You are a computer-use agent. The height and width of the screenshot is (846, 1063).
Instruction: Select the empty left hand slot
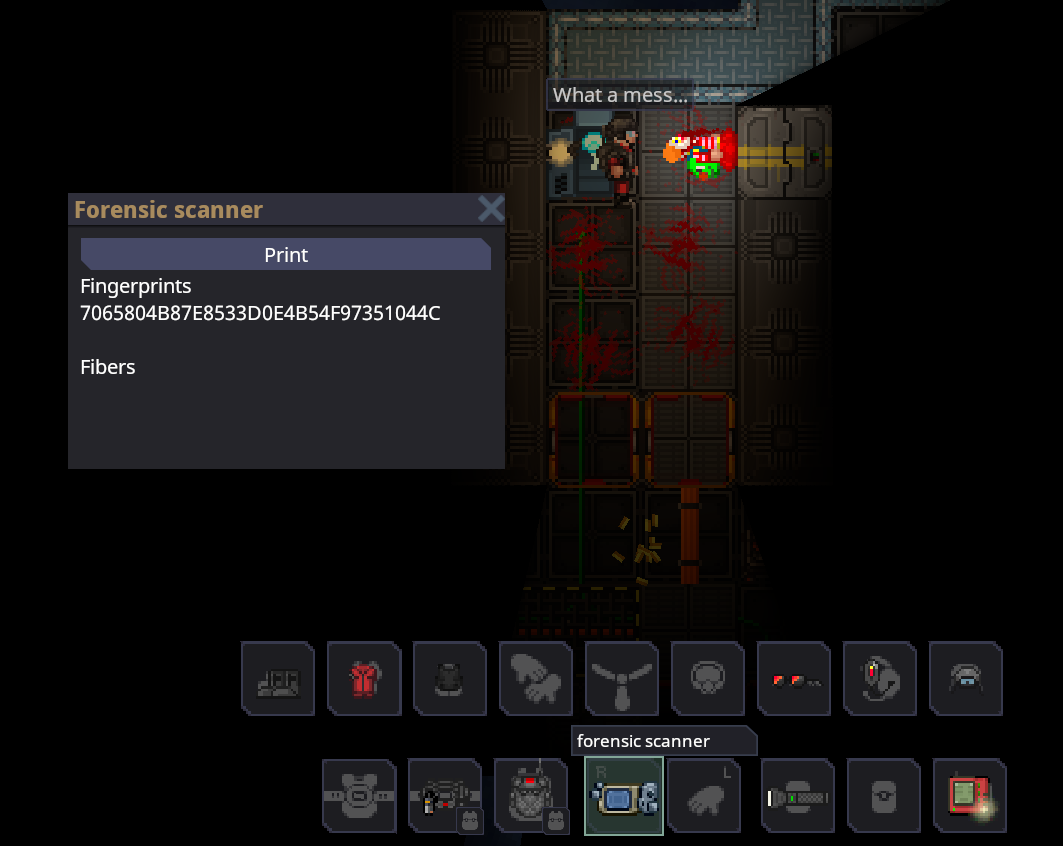click(705, 796)
